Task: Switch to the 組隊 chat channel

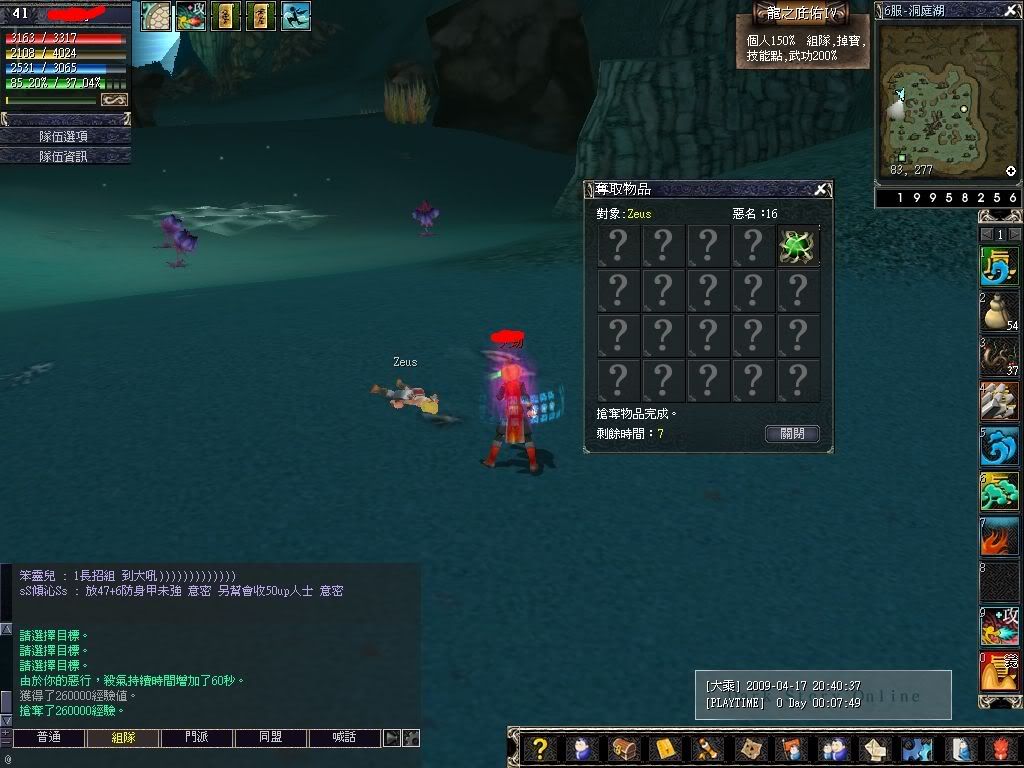Action: tap(122, 738)
